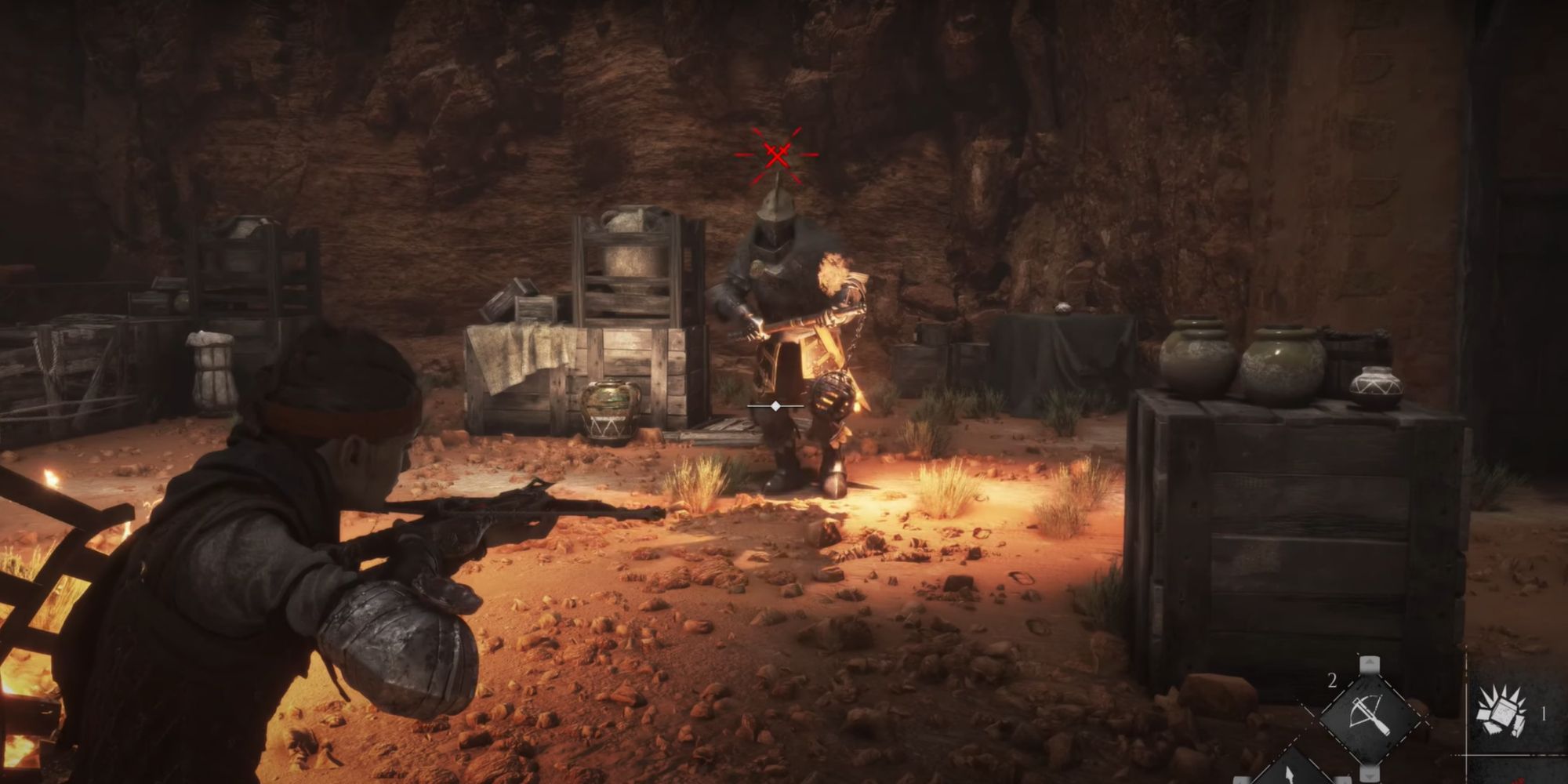Select the crossbow weapon slot

[x=1369, y=714]
